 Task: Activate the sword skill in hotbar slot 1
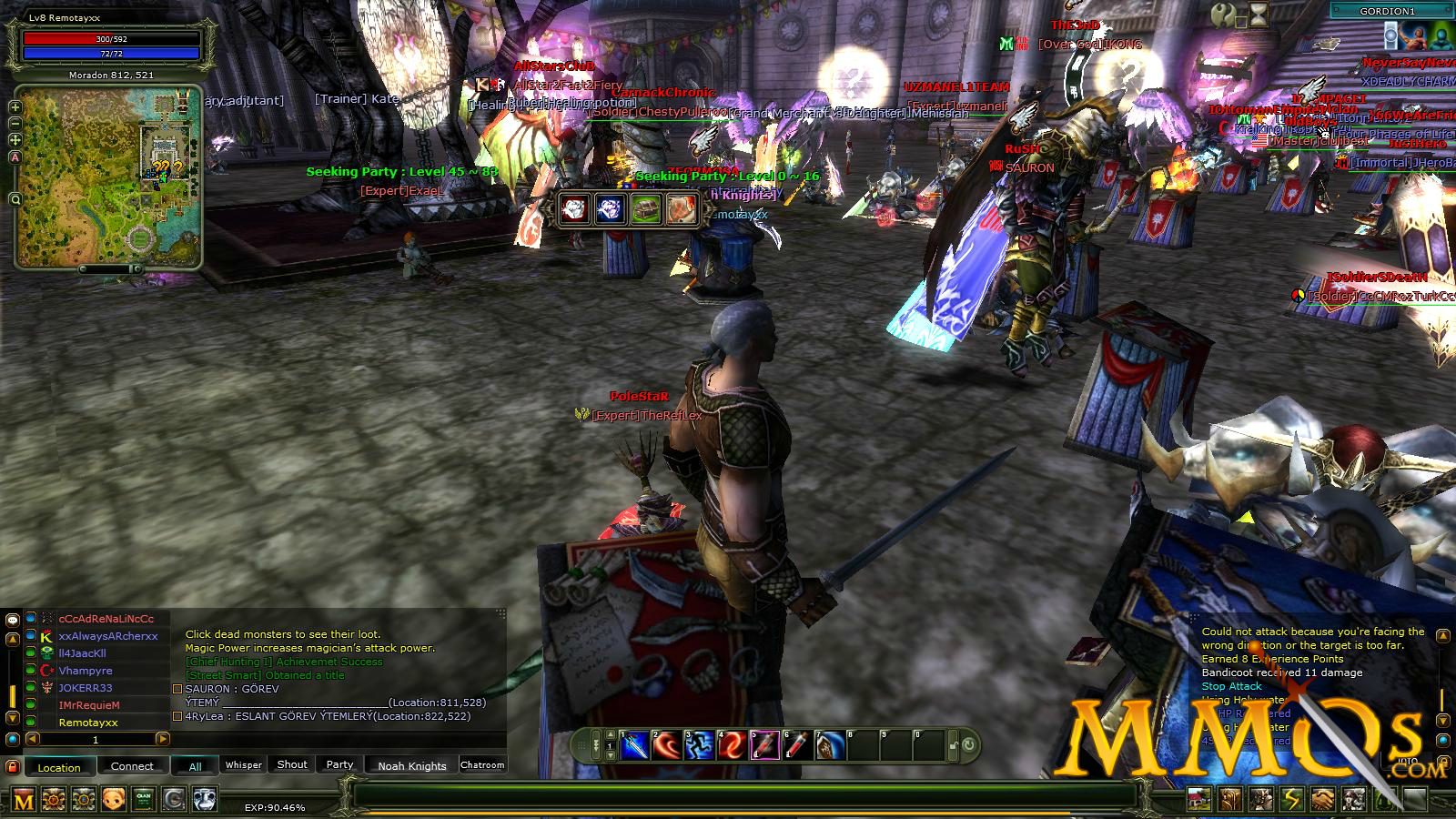635,746
